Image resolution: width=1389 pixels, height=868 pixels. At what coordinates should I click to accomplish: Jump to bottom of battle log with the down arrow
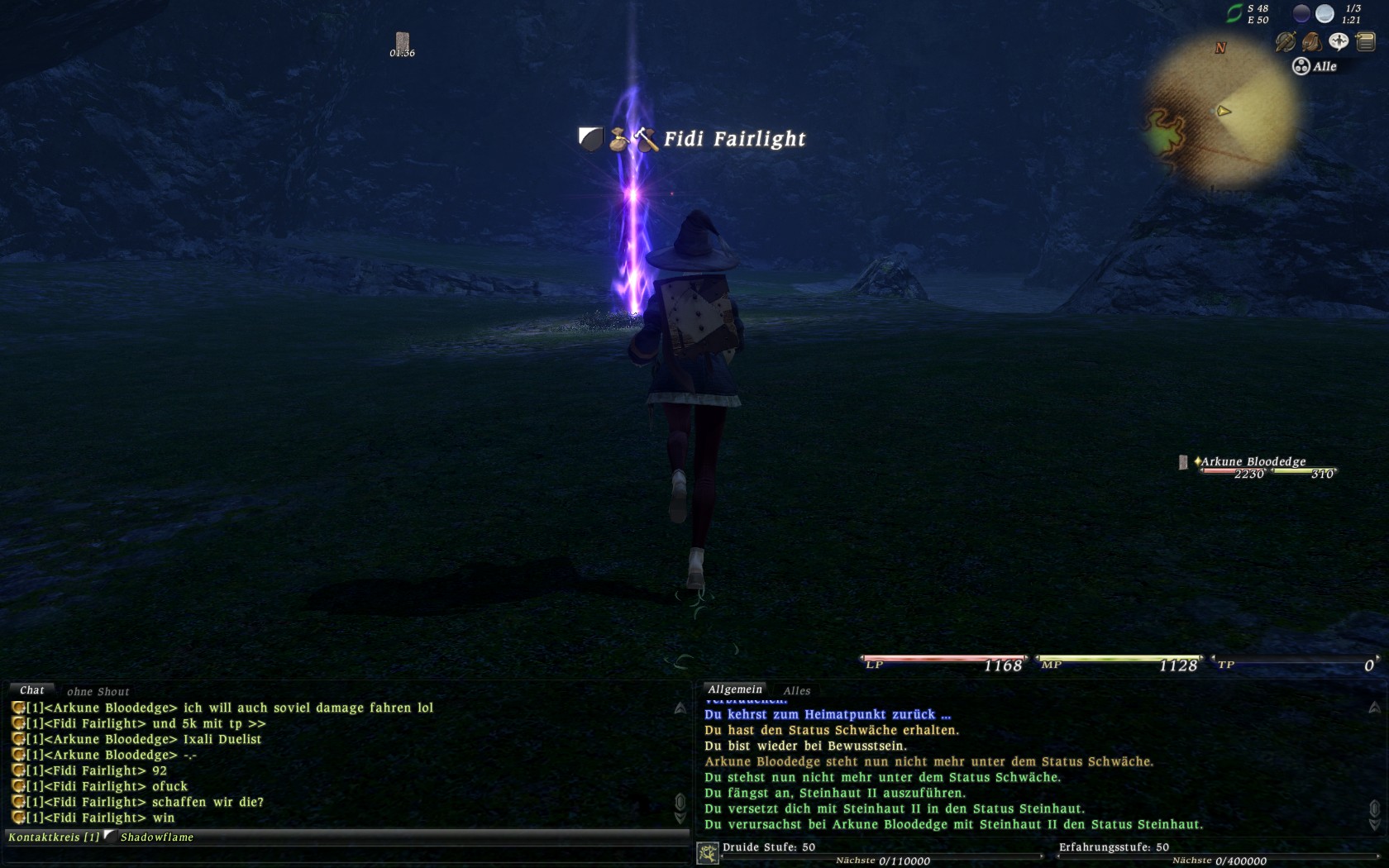(1374, 824)
